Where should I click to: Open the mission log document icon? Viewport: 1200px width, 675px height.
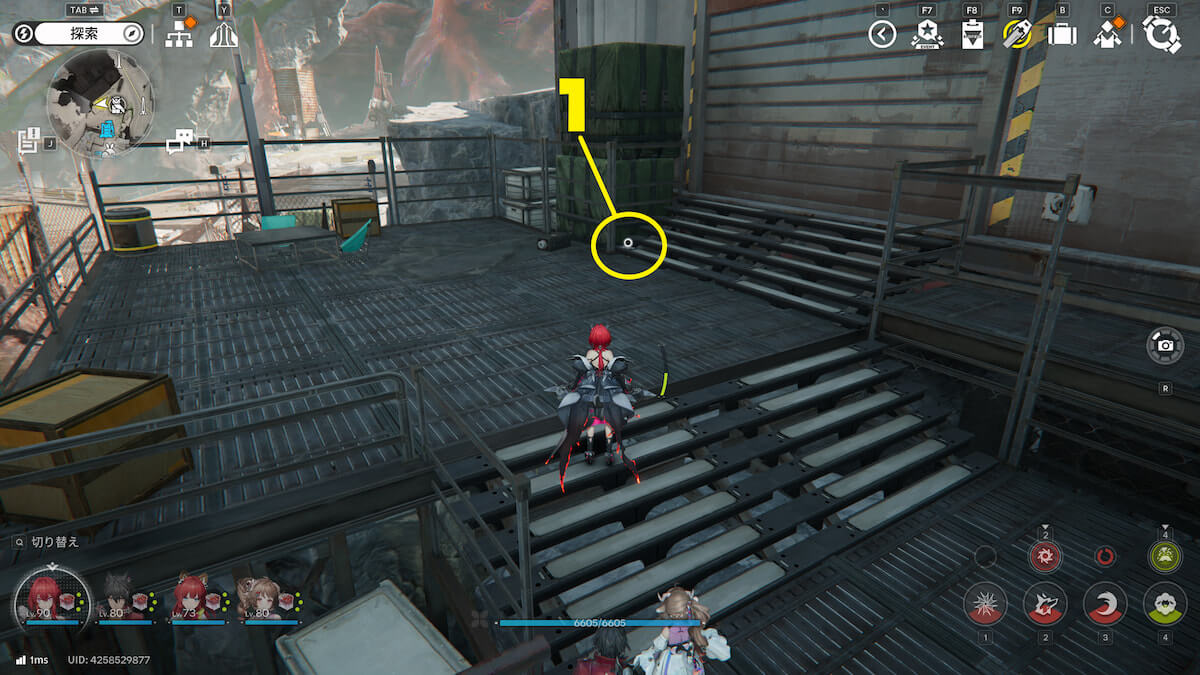[x=29, y=141]
